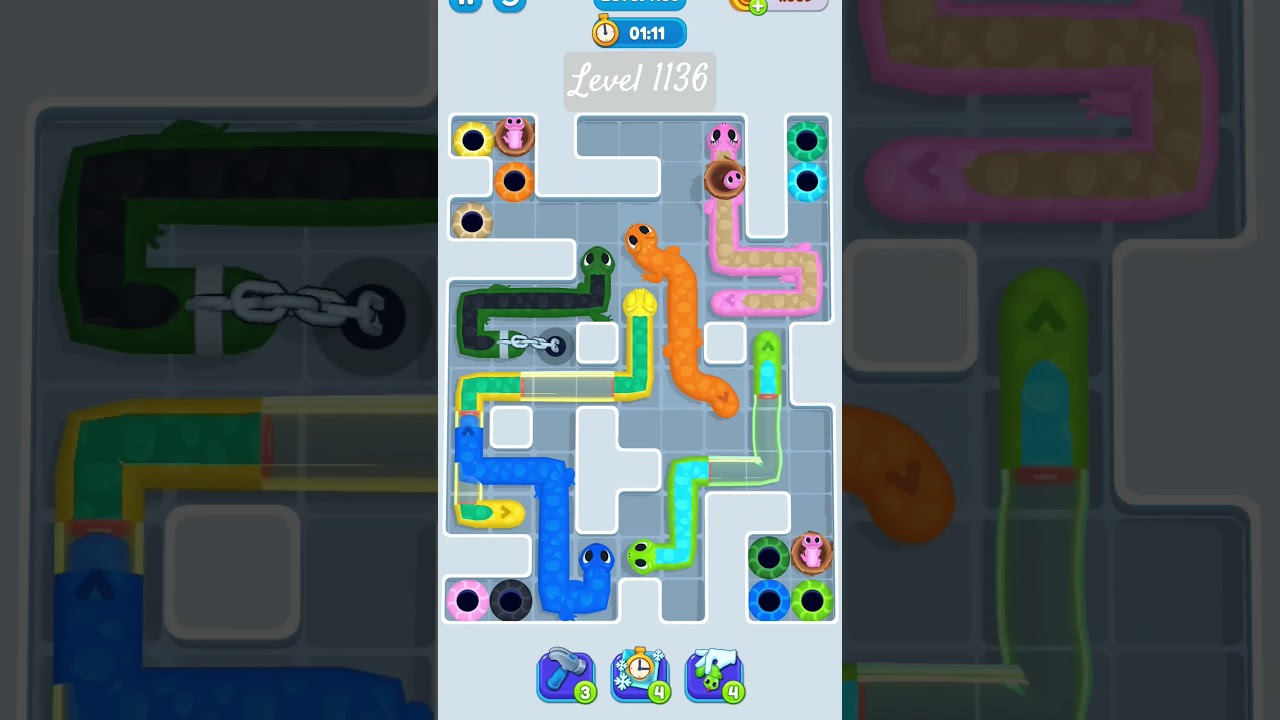Restart the level via the blue refresh icon
This screenshot has height=720, width=1280.
(509, 4)
